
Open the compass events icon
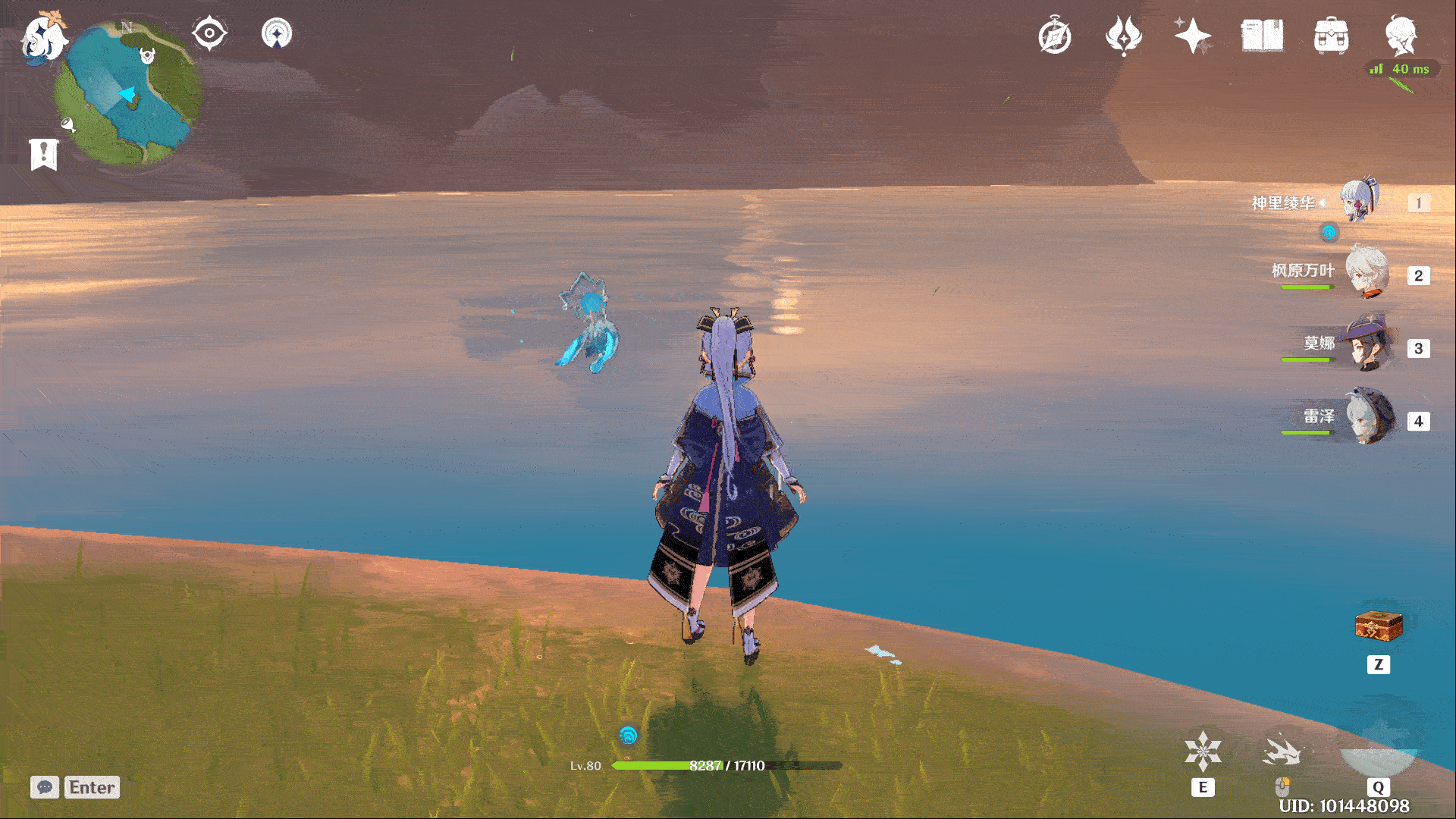coord(1055,36)
